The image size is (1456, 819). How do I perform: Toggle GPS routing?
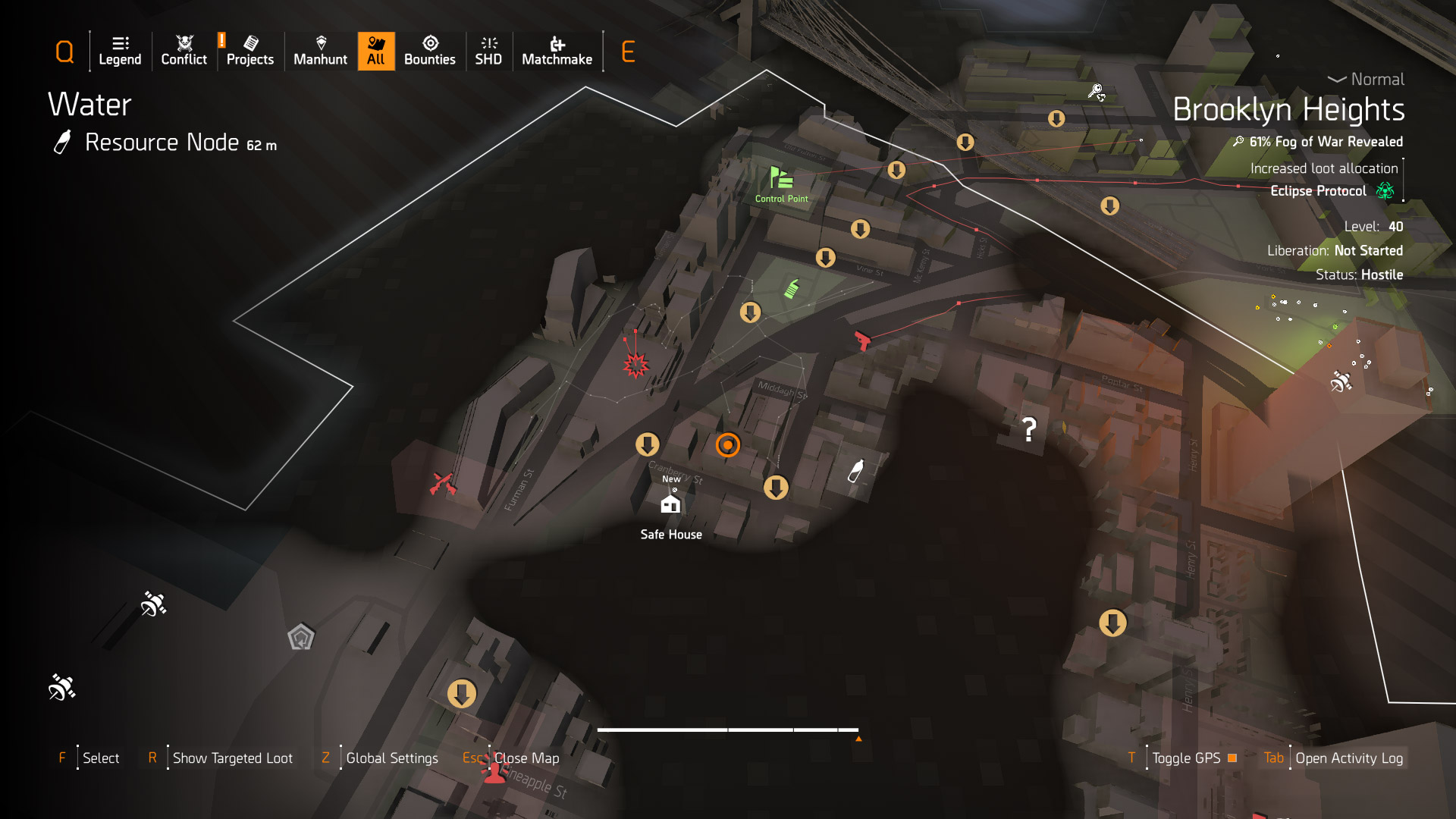point(1186,758)
